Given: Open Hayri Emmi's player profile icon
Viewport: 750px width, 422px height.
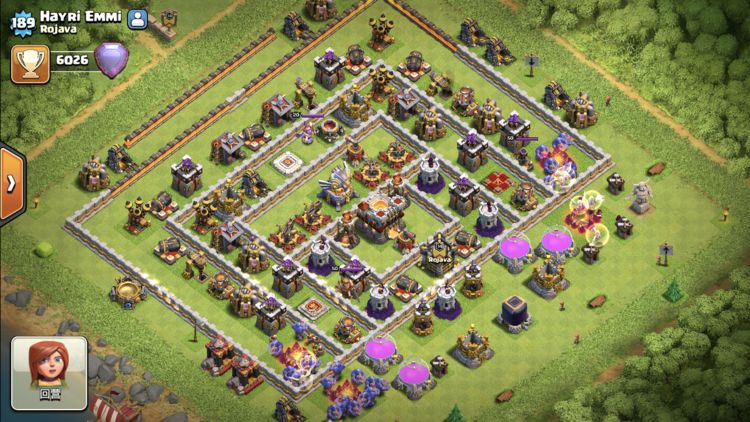Looking at the screenshot, I should click(138, 18).
